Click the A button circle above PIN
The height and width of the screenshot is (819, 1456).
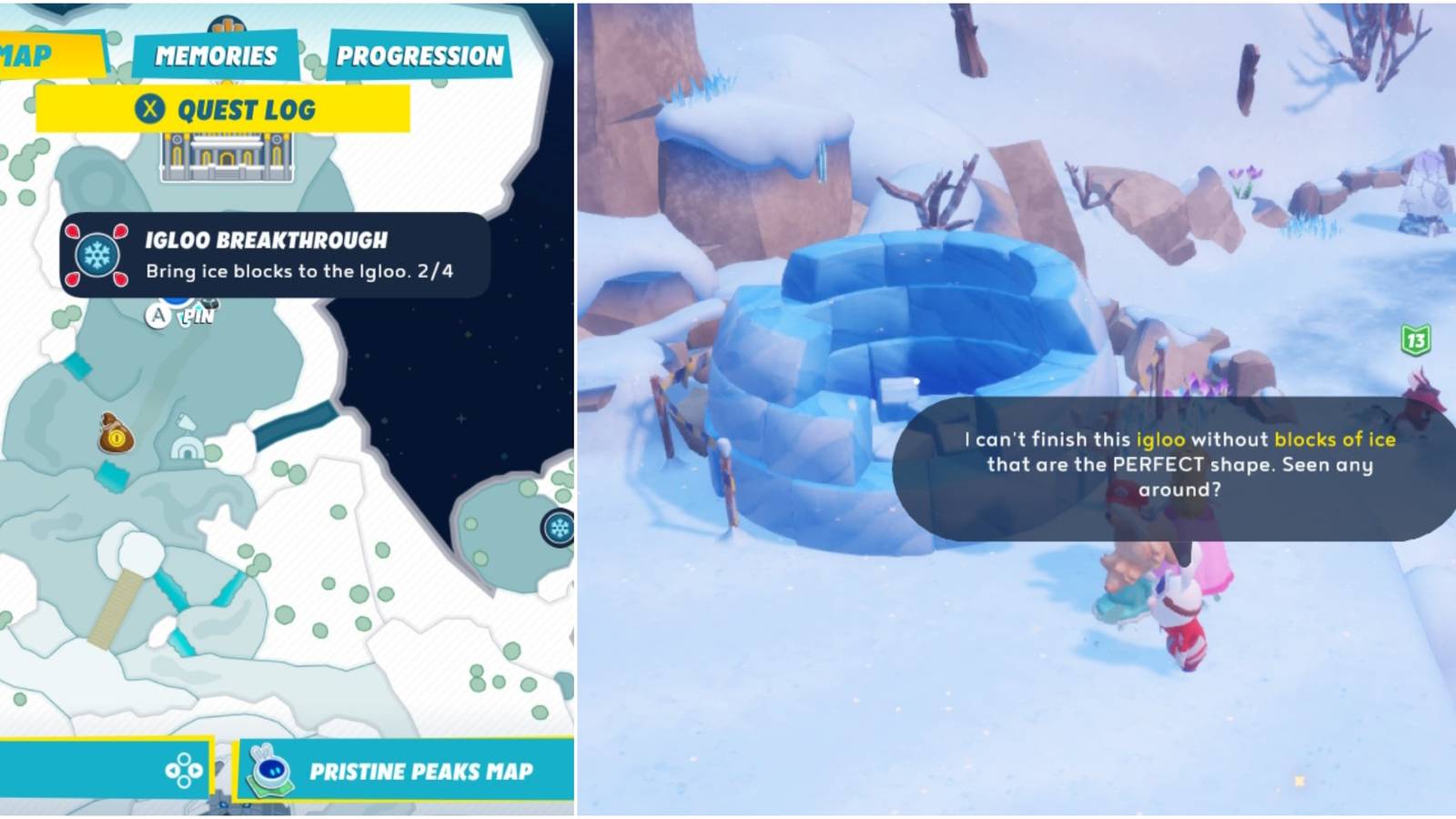click(x=157, y=313)
